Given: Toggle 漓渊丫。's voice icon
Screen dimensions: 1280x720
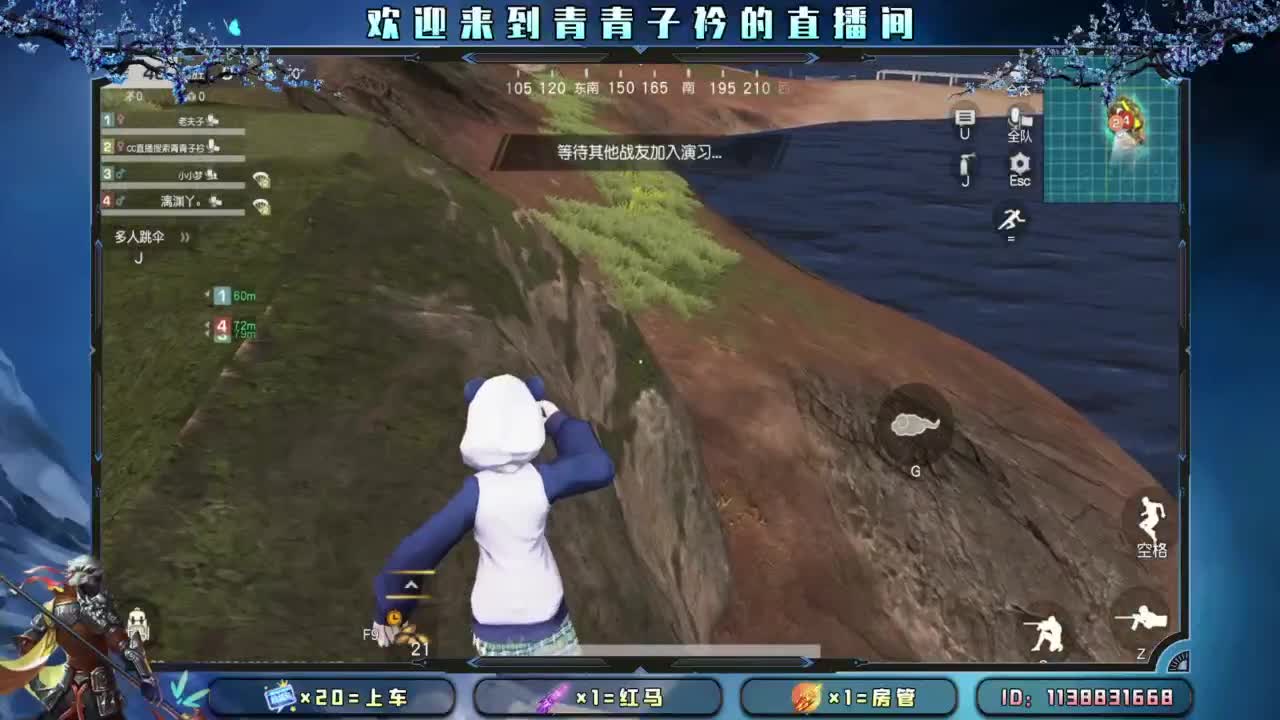Looking at the screenshot, I should click(216, 203).
